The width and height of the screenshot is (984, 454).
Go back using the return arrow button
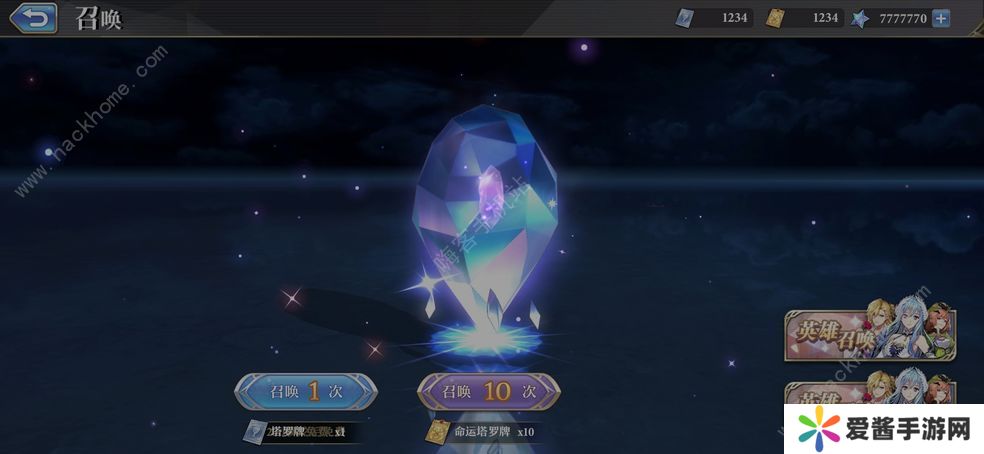click(35, 17)
